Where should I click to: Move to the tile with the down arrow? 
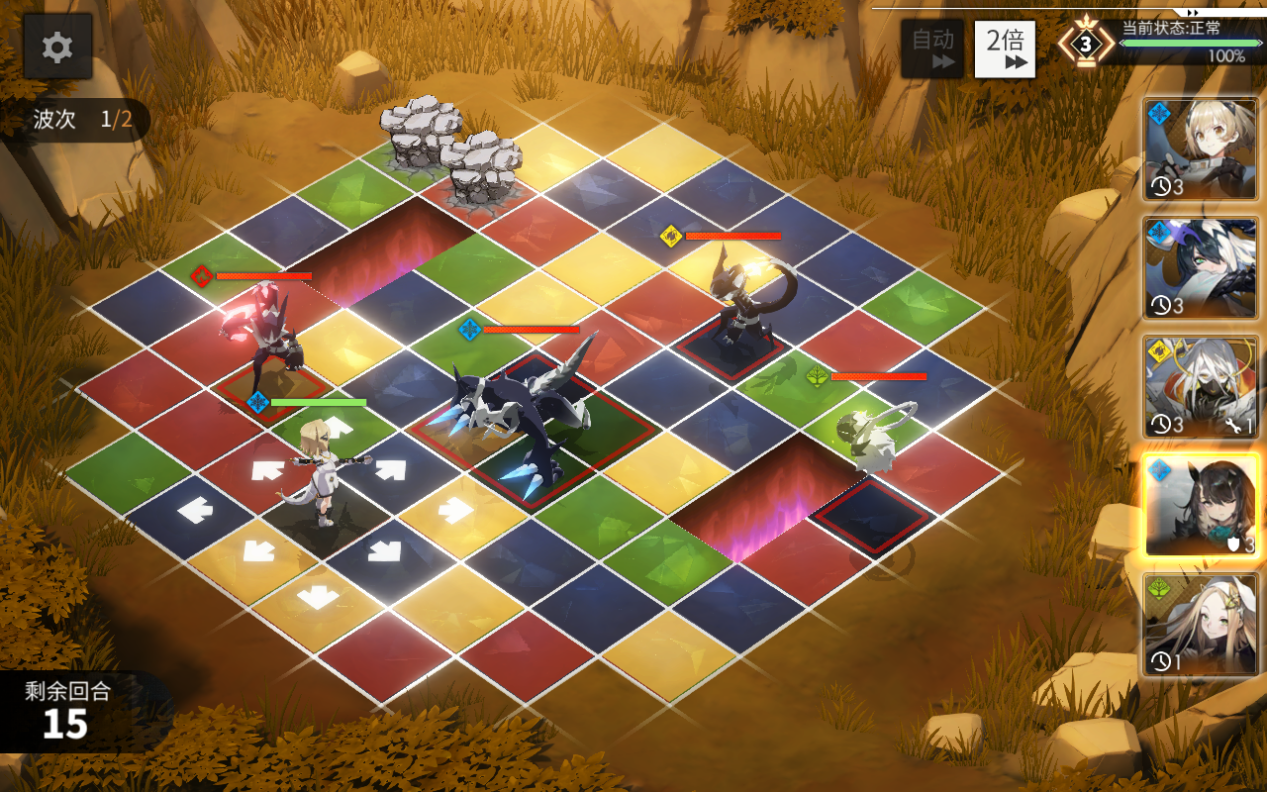tap(318, 598)
